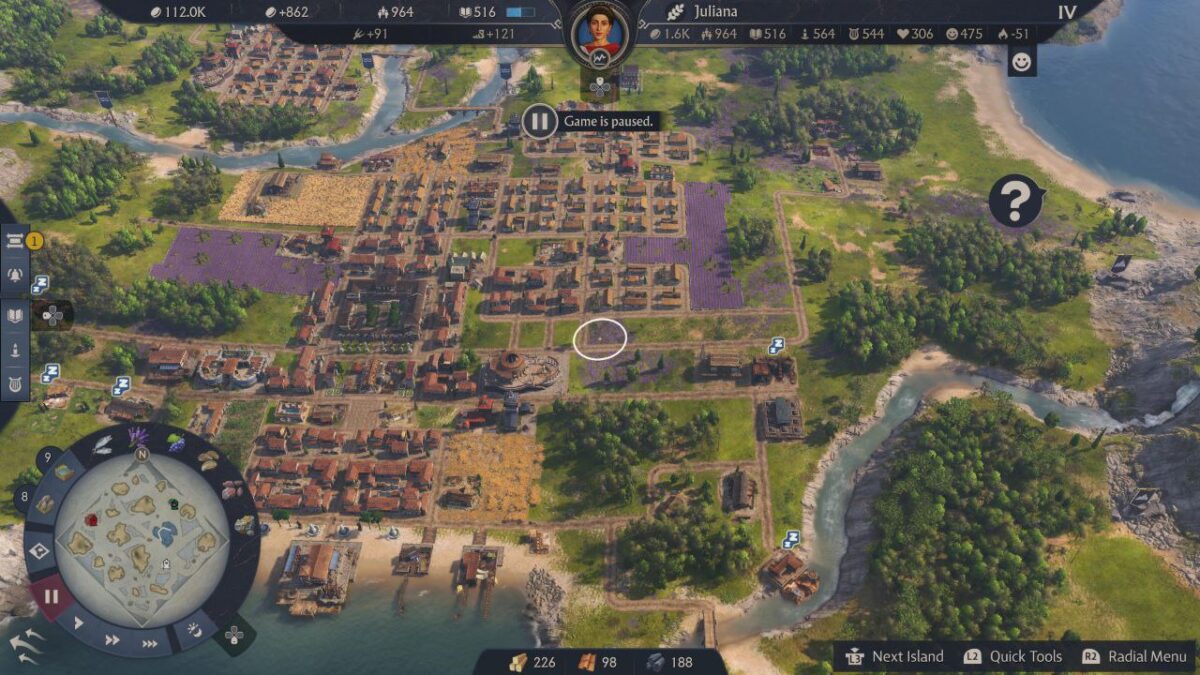Open the candle belief panel
This screenshot has height=675, width=1200.
(x=15, y=350)
